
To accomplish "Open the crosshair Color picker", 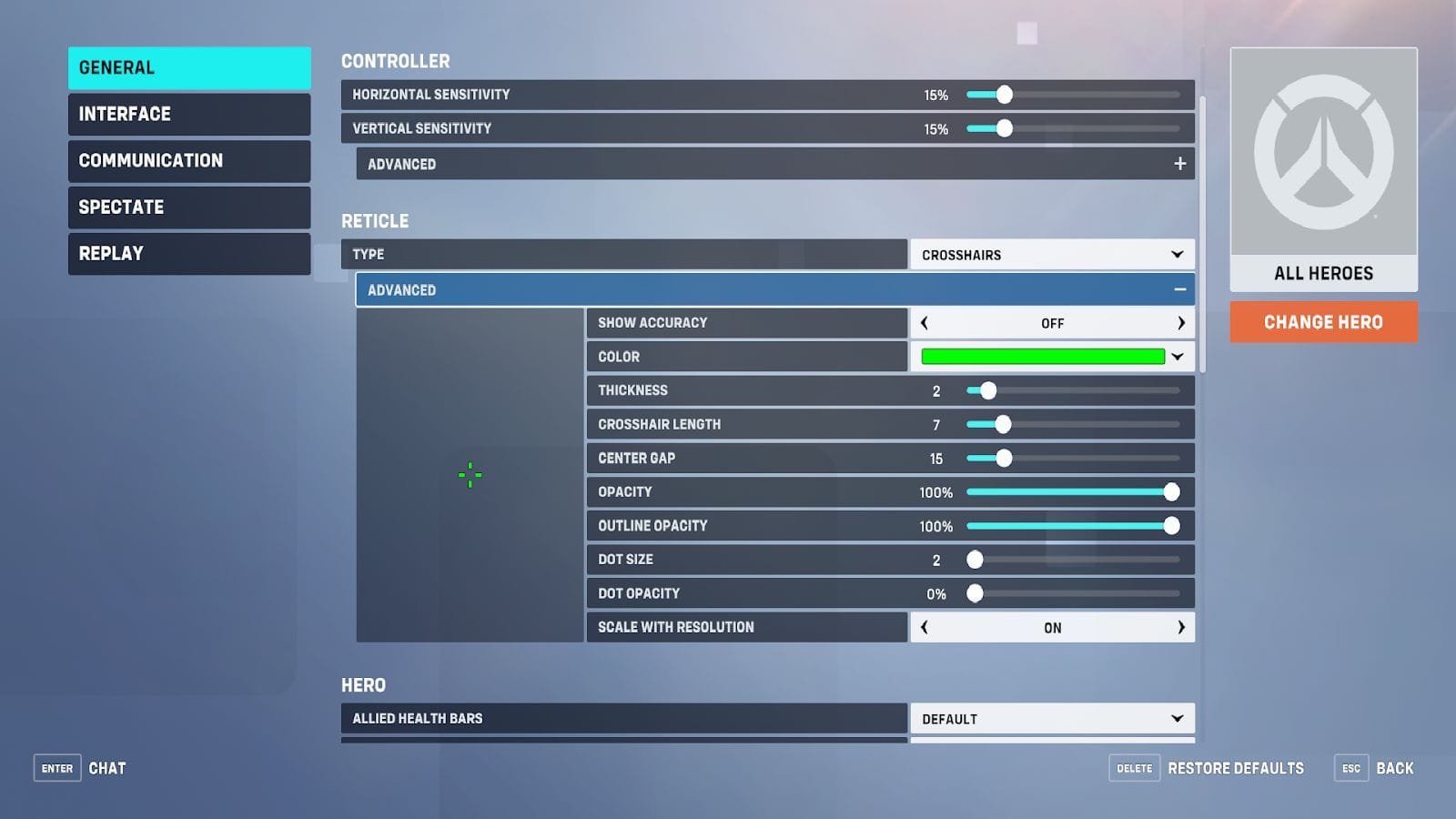I will (x=1051, y=356).
